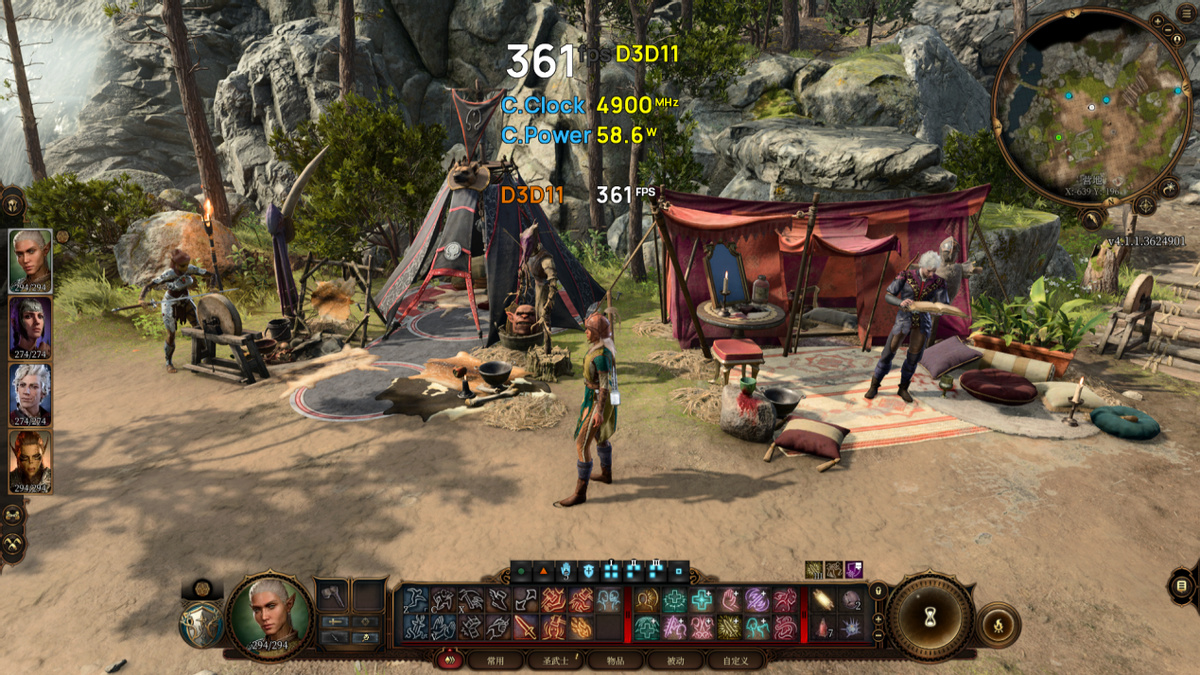Click the hourglass end turn button
1200x675 pixels.
[x=930, y=617]
